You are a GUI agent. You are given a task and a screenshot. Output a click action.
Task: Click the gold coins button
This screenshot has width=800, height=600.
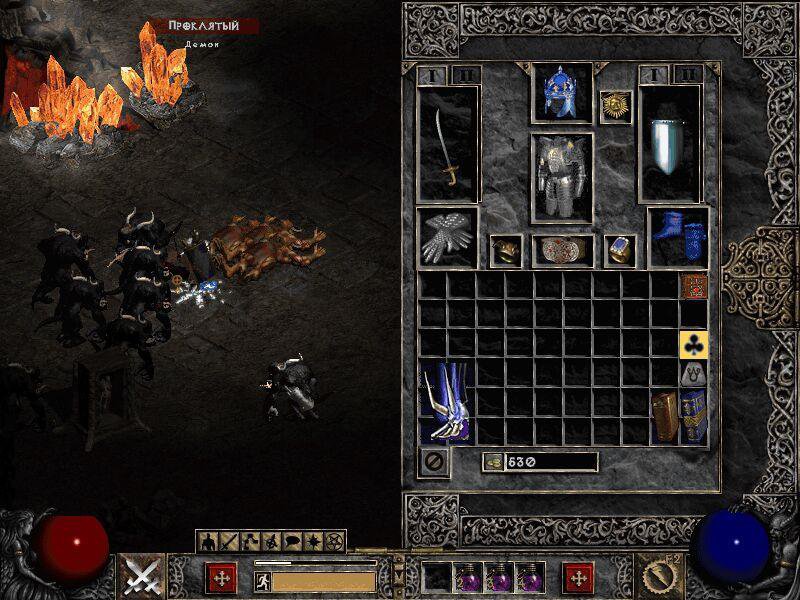click(x=492, y=462)
